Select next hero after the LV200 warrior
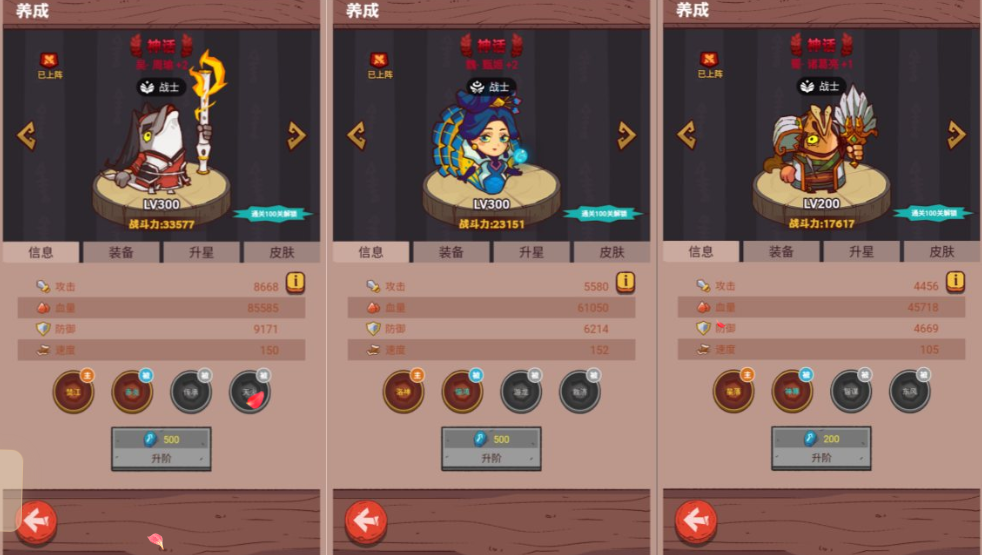982x555 pixels. [x=956, y=135]
